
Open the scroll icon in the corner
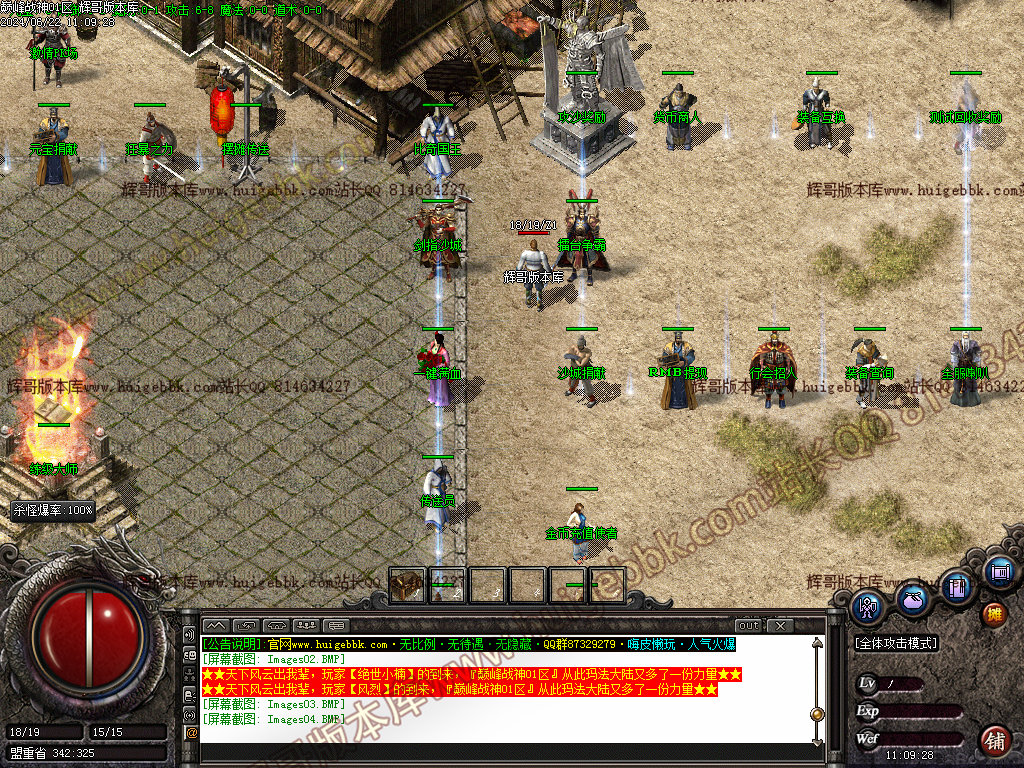point(998,572)
